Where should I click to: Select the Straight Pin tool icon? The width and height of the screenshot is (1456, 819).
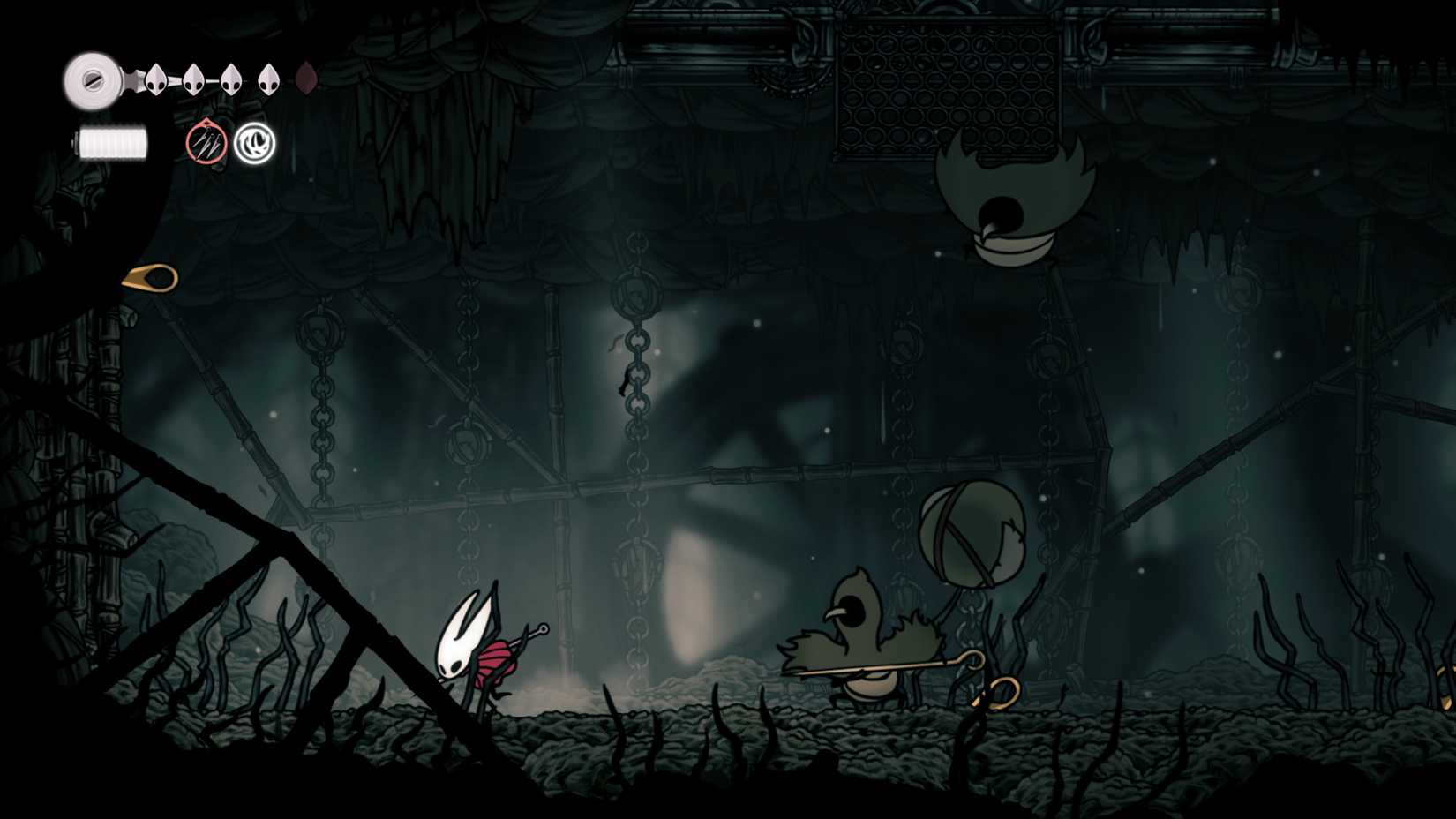point(205,142)
